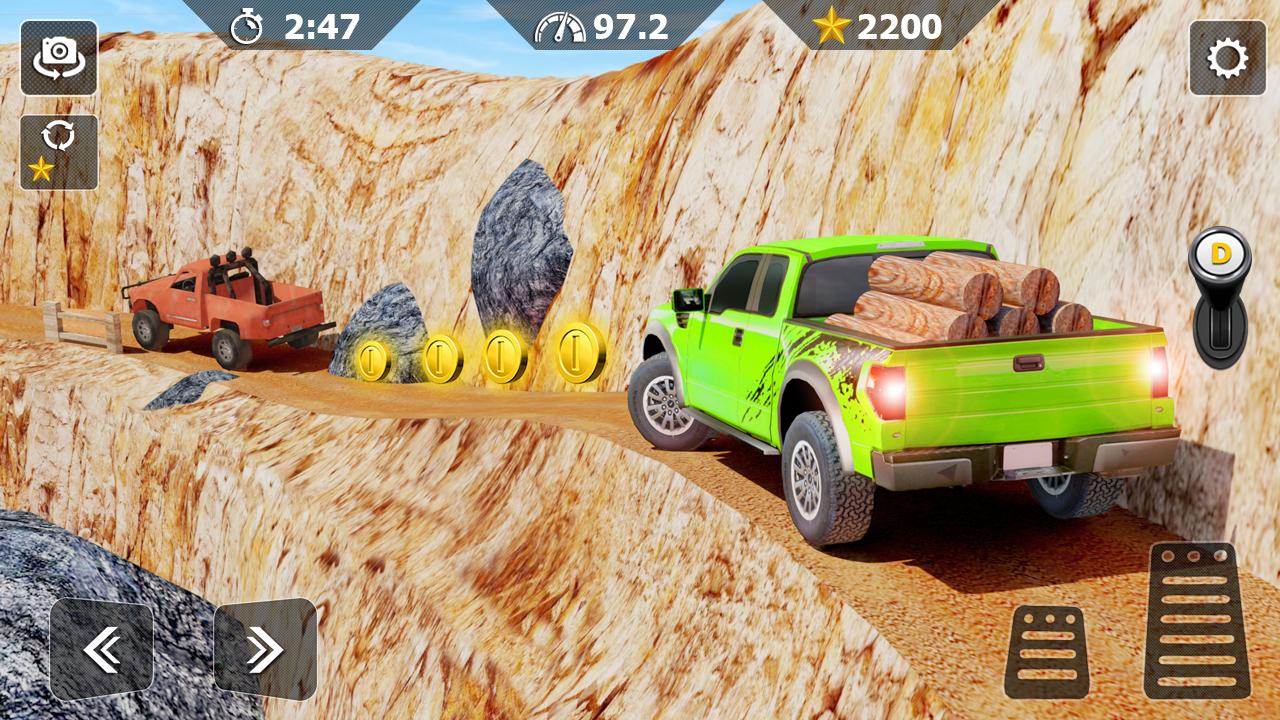
Task: Toggle camera between front and rear view
Action: 60,60
